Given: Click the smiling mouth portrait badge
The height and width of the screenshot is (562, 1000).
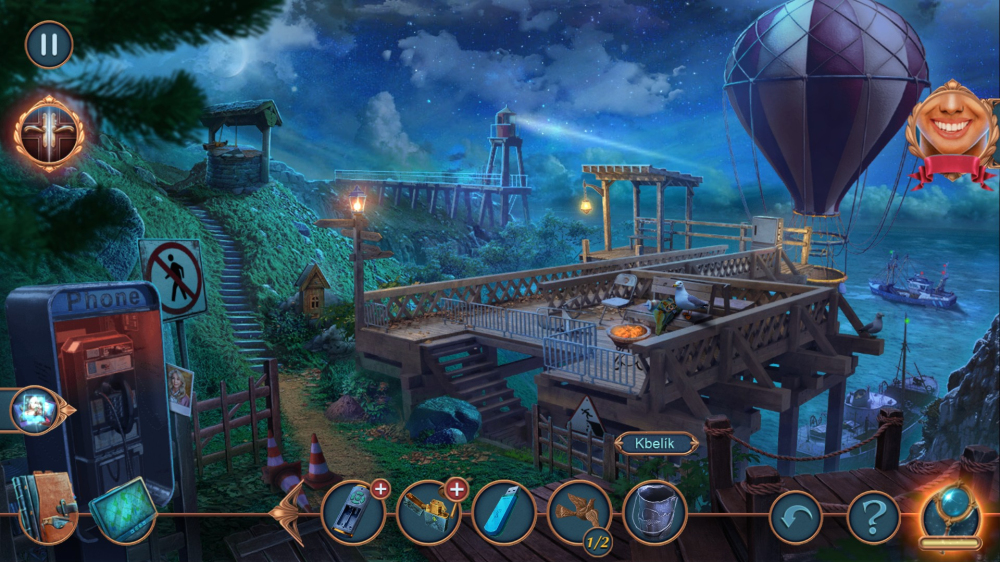Looking at the screenshot, I should click(x=951, y=131).
